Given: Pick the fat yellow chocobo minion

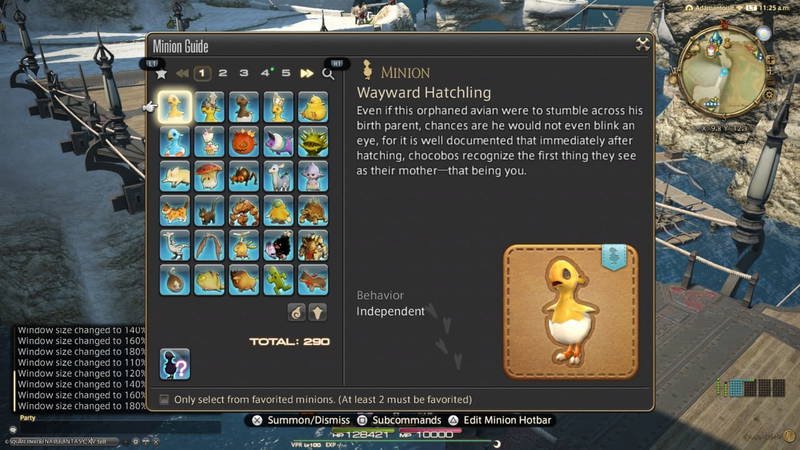Looking at the screenshot, I should tap(313, 107).
